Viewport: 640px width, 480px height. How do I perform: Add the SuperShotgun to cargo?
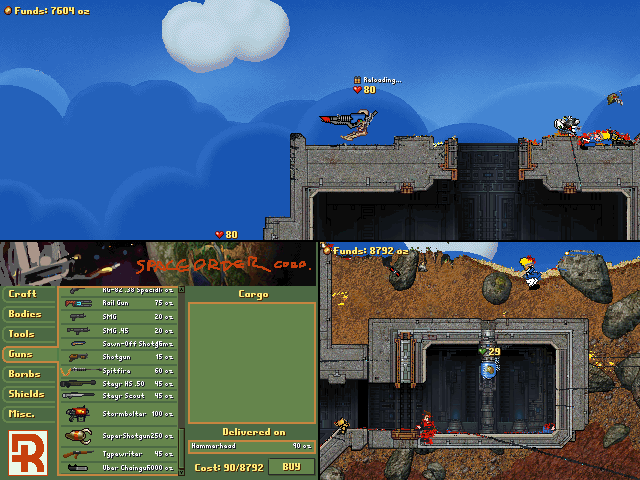(x=118, y=435)
